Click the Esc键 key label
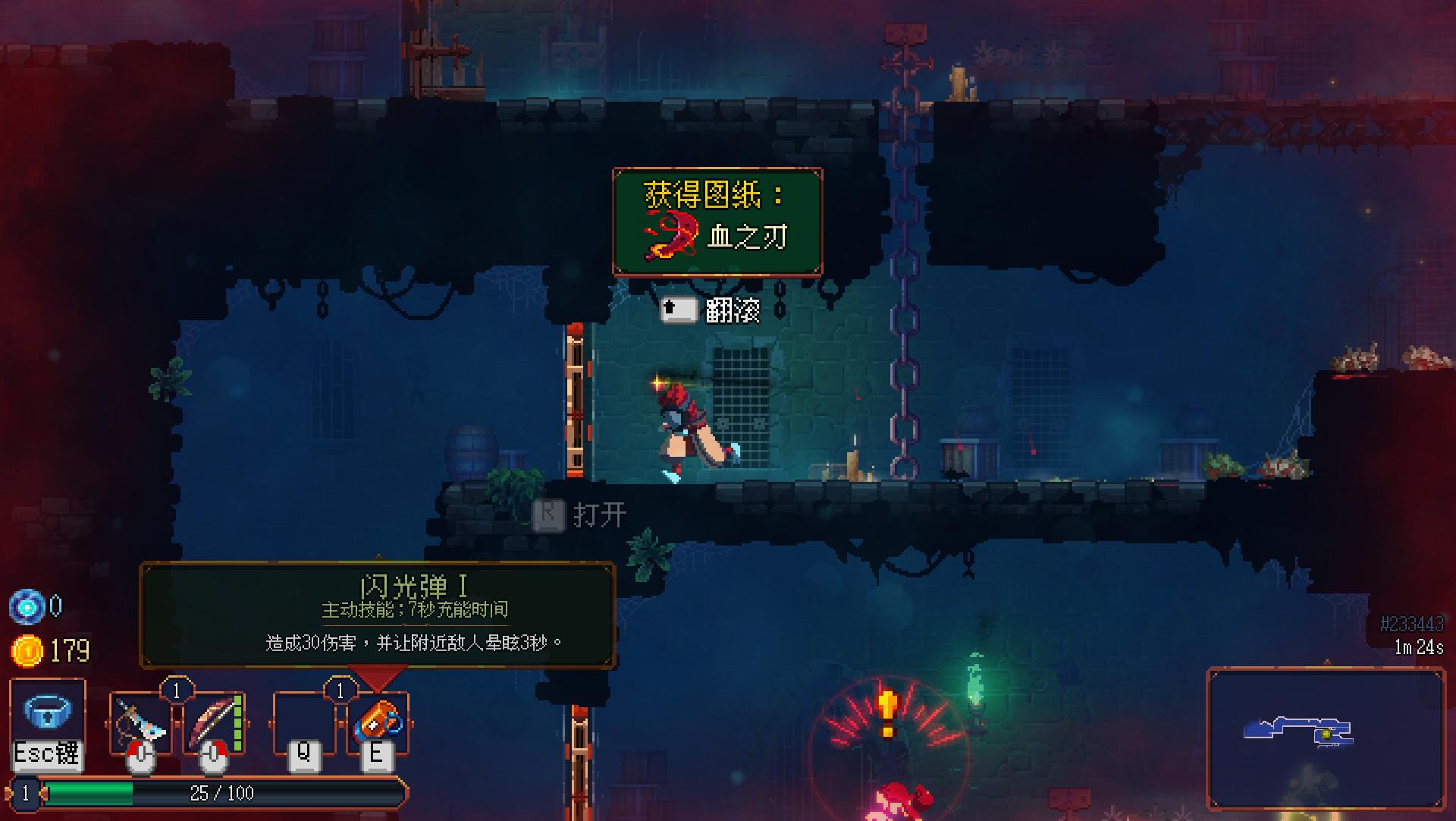This screenshot has height=821, width=1456. (46, 753)
